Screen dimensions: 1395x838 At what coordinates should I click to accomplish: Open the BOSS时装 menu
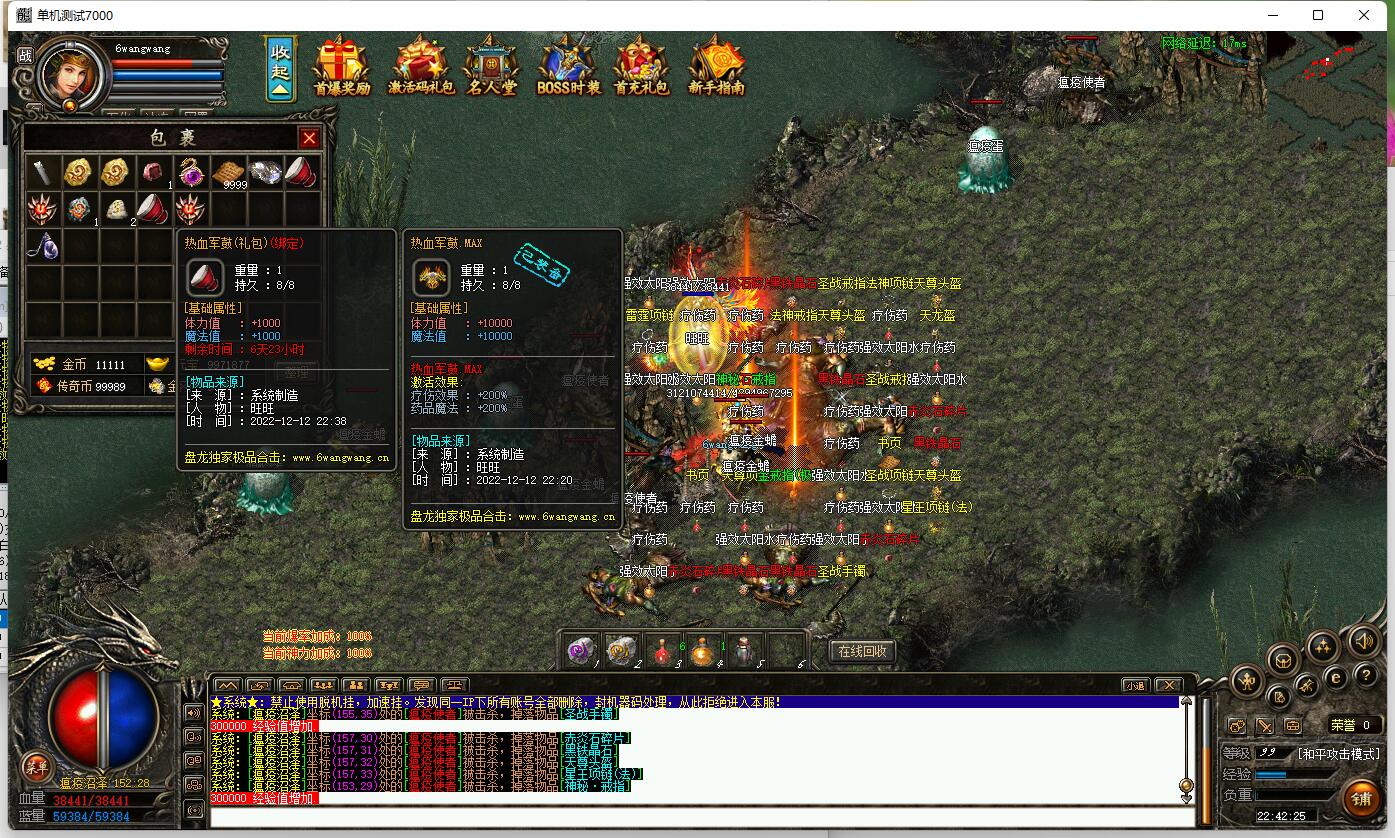click(x=568, y=67)
